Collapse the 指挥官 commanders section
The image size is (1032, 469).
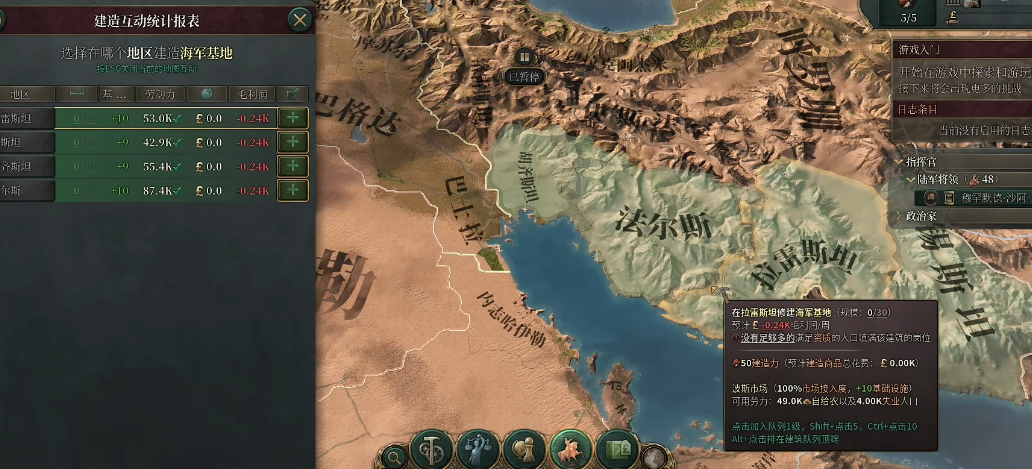(x=897, y=162)
